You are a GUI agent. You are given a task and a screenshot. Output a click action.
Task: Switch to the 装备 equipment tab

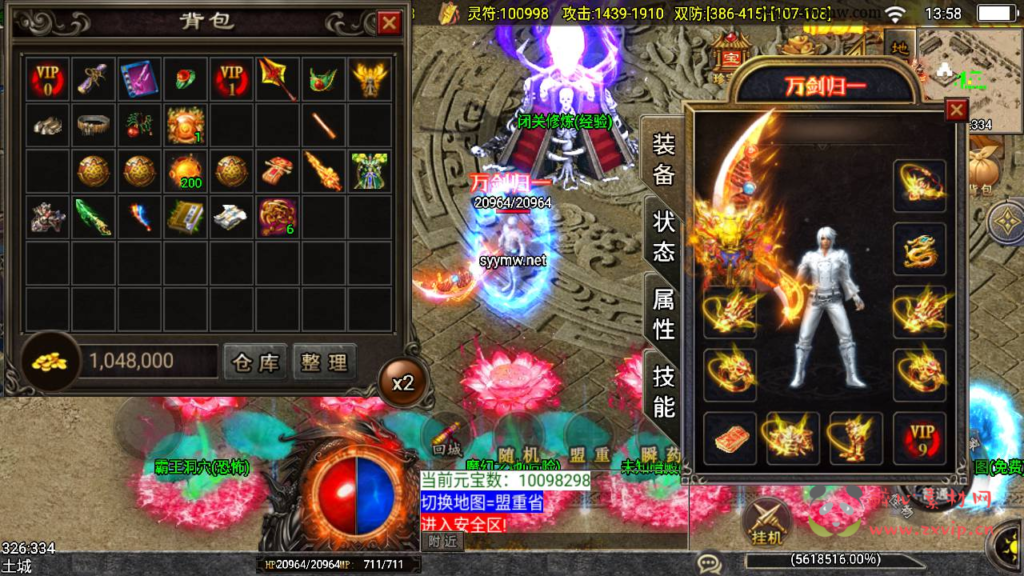pyautogui.click(x=664, y=158)
